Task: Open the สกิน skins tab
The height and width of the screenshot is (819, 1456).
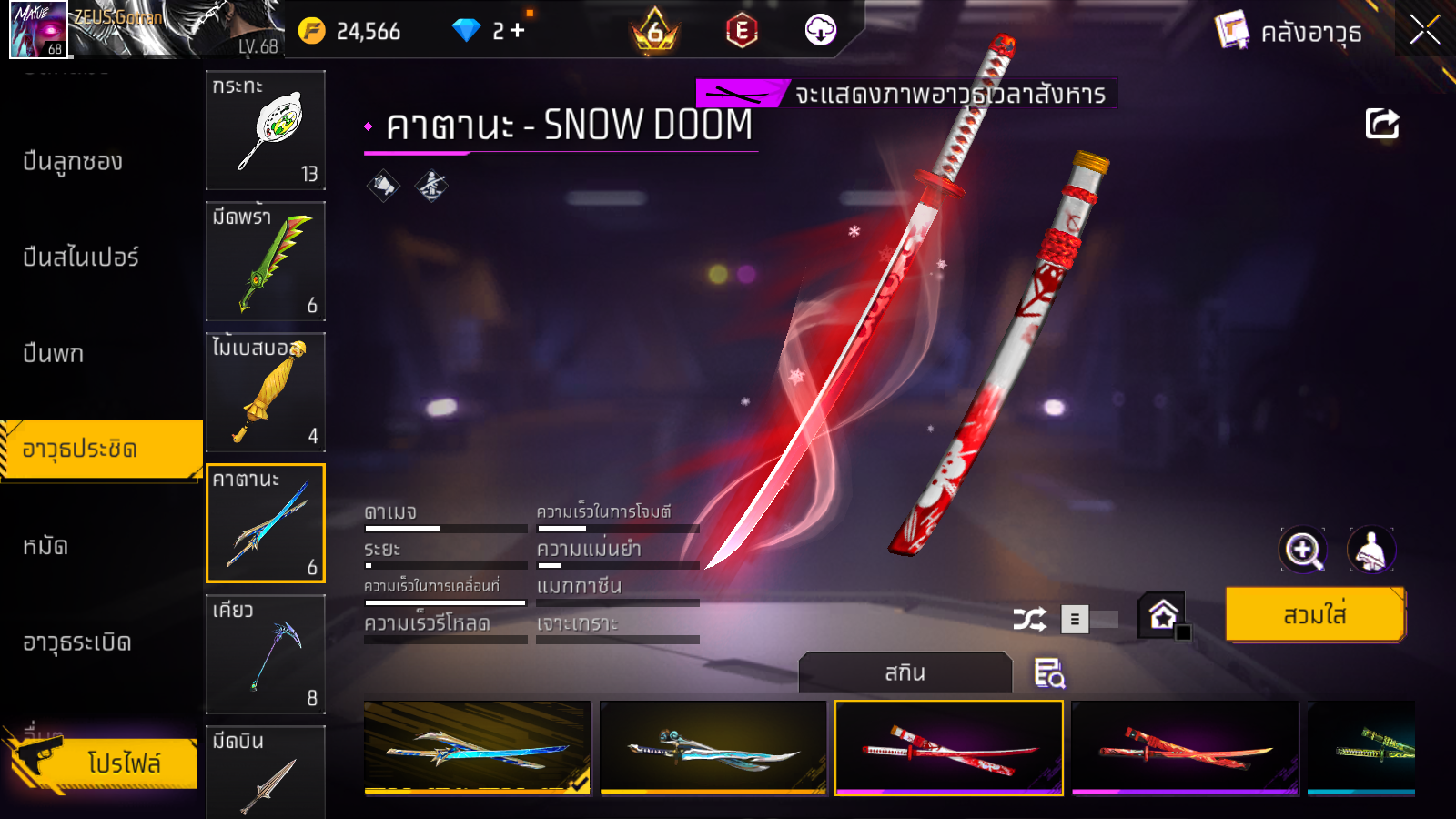Action: (905, 672)
